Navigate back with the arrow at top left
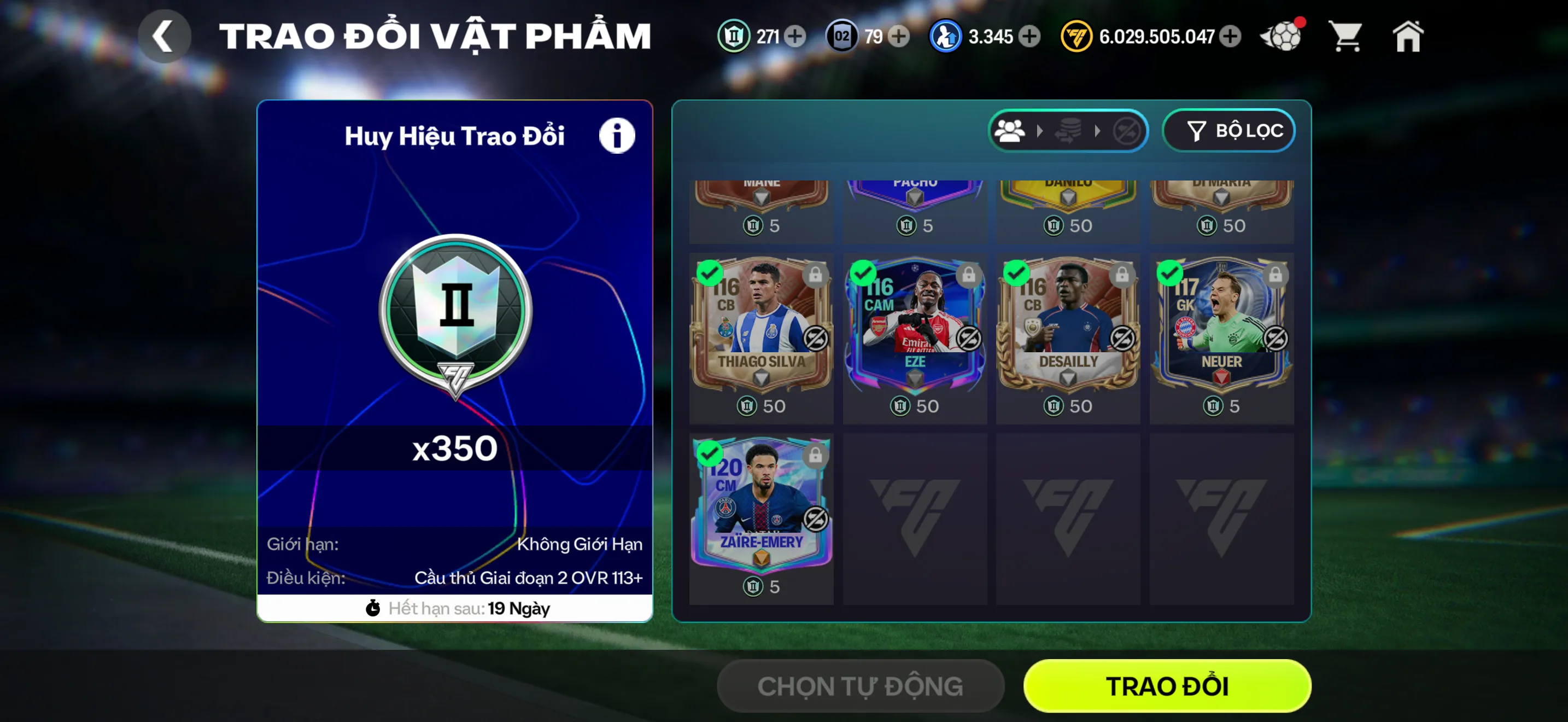1568x722 pixels. click(163, 34)
